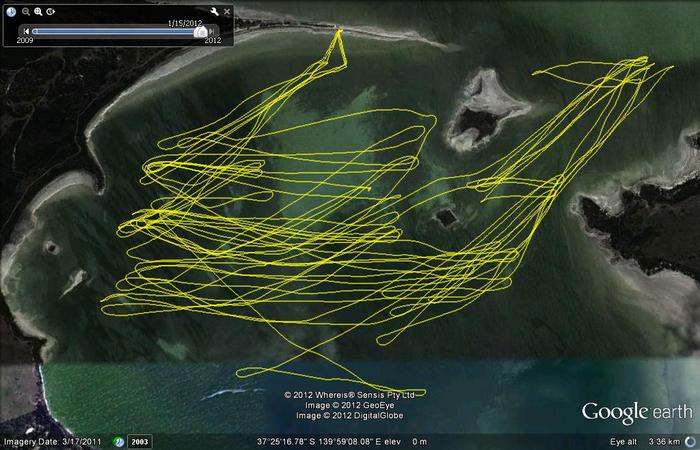The width and height of the screenshot is (700, 450).
Task: Click the clock-with-arrow icon in slider panel
Action: pyautogui.click(x=52, y=11)
